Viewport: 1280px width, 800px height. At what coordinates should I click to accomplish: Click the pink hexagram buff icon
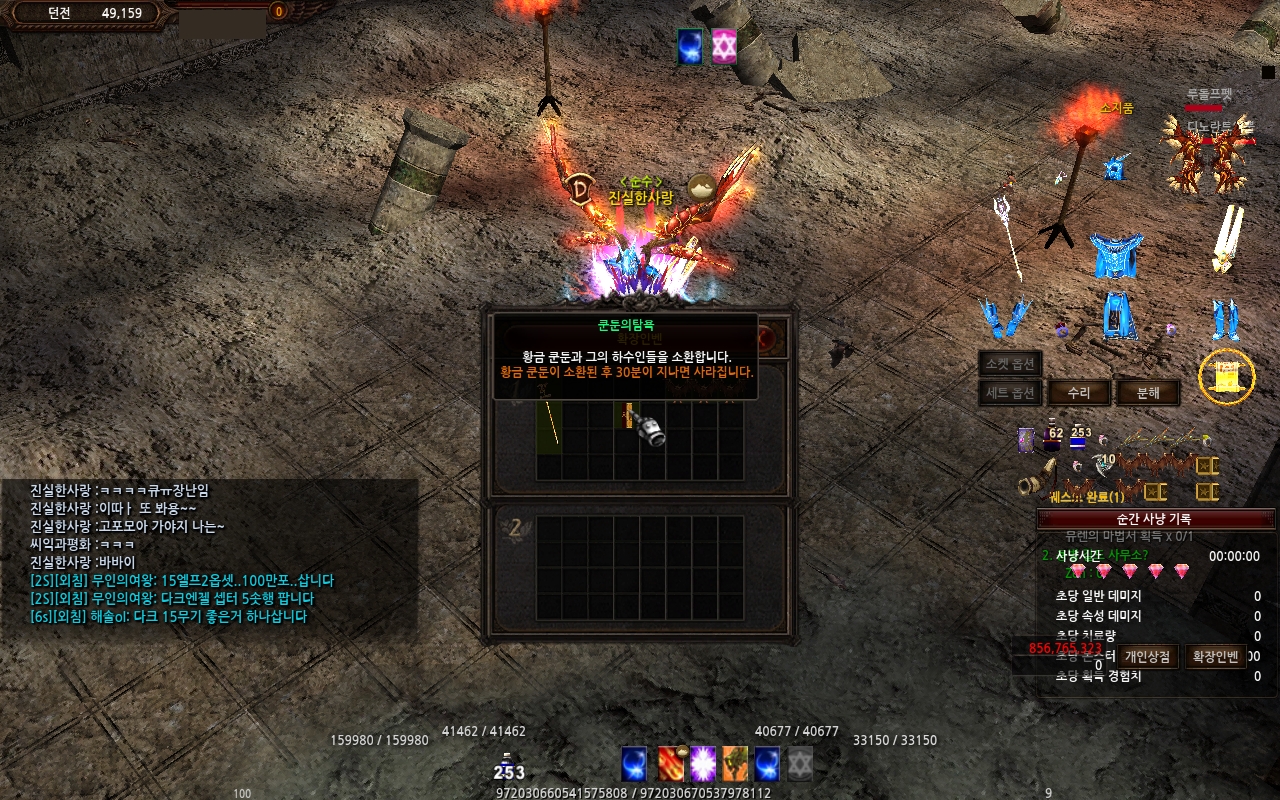pos(724,47)
